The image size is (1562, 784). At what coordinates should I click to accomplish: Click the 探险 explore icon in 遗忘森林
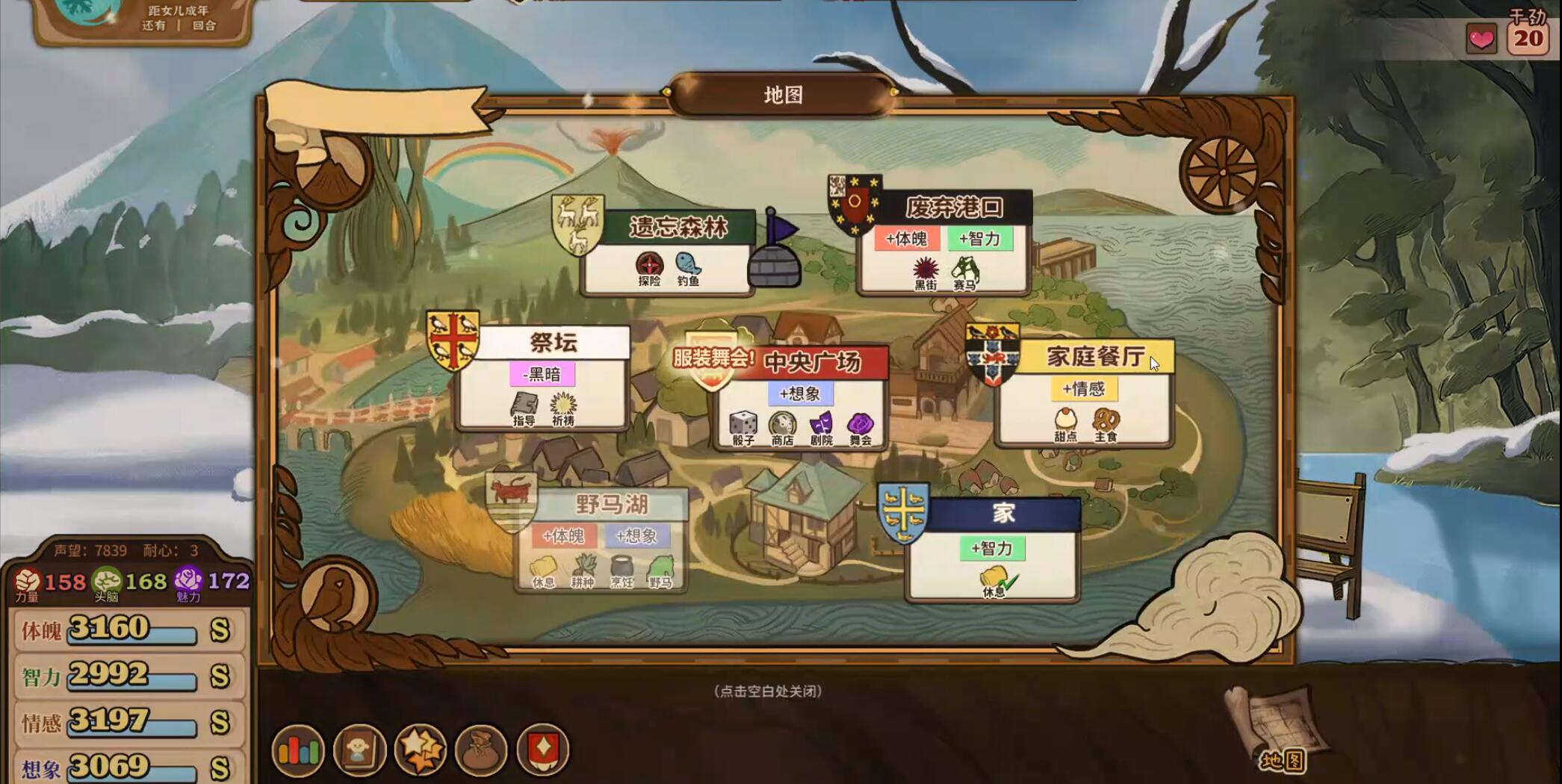click(651, 265)
